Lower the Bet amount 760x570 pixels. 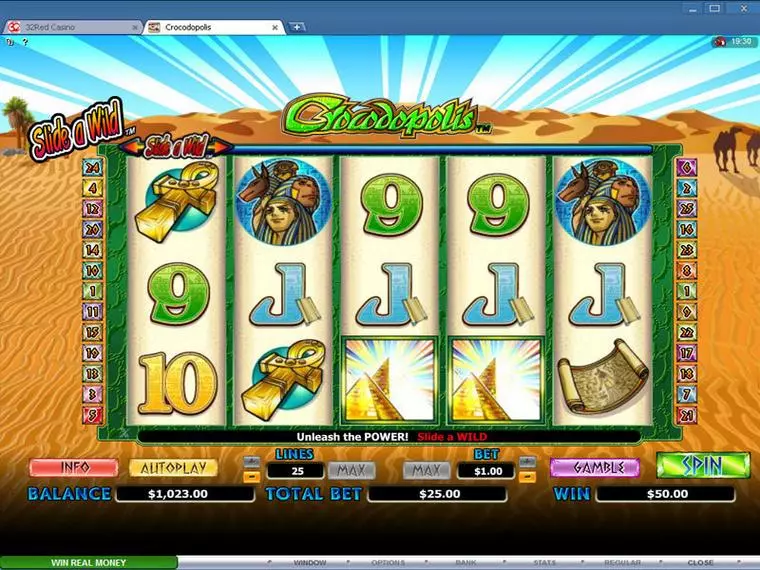click(x=528, y=477)
